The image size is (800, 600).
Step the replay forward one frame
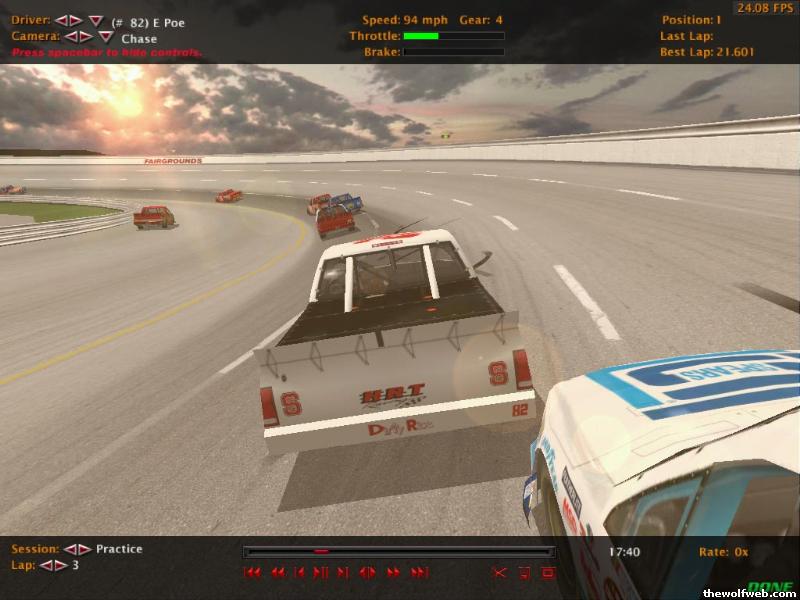(x=343, y=573)
